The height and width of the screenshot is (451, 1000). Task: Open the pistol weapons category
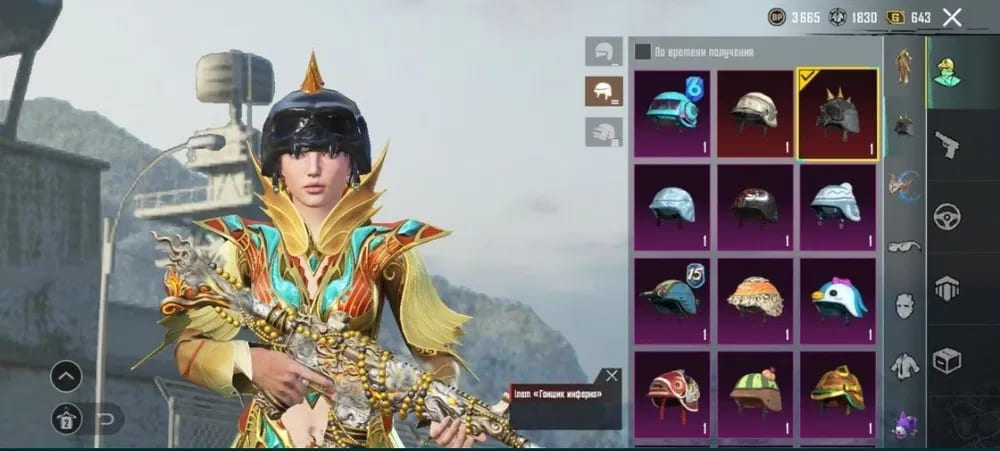(946, 146)
